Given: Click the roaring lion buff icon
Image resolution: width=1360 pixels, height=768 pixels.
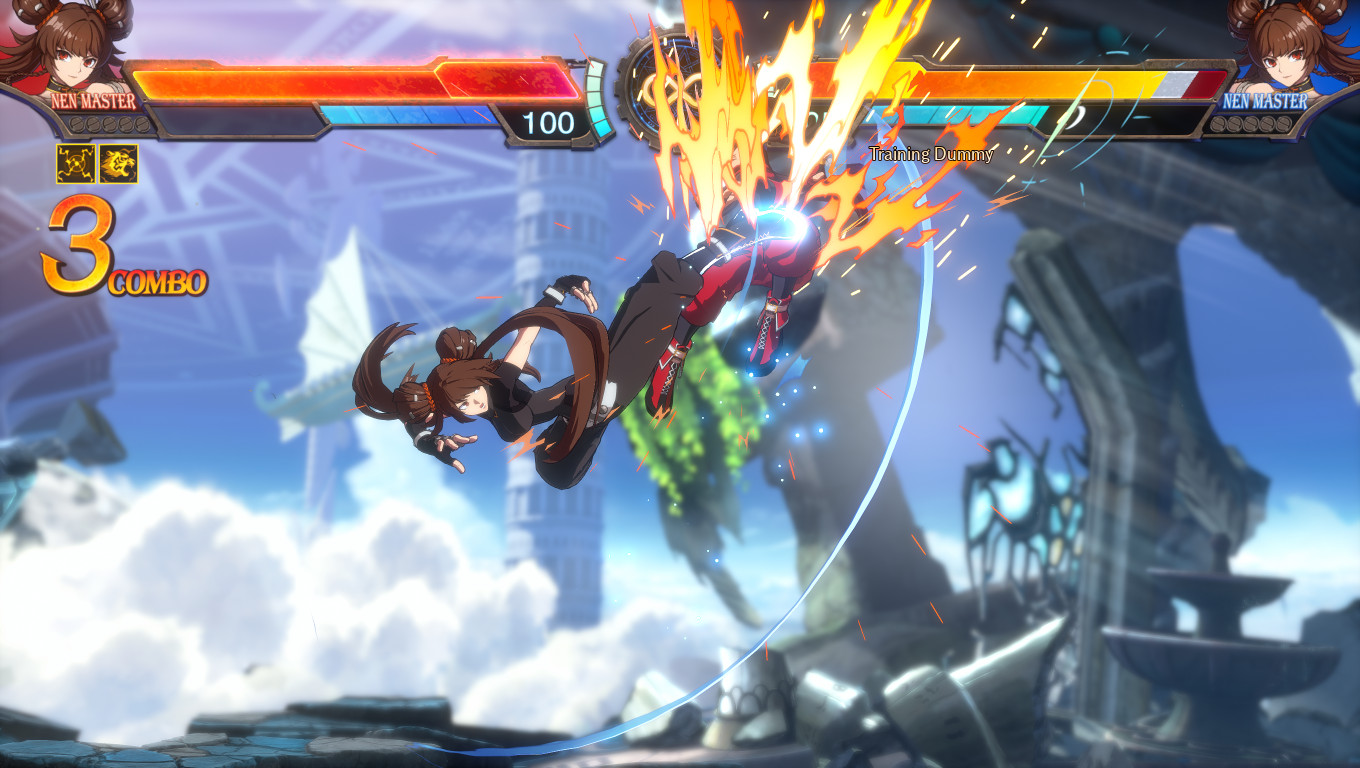Looking at the screenshot, I should tap(119, 163).
